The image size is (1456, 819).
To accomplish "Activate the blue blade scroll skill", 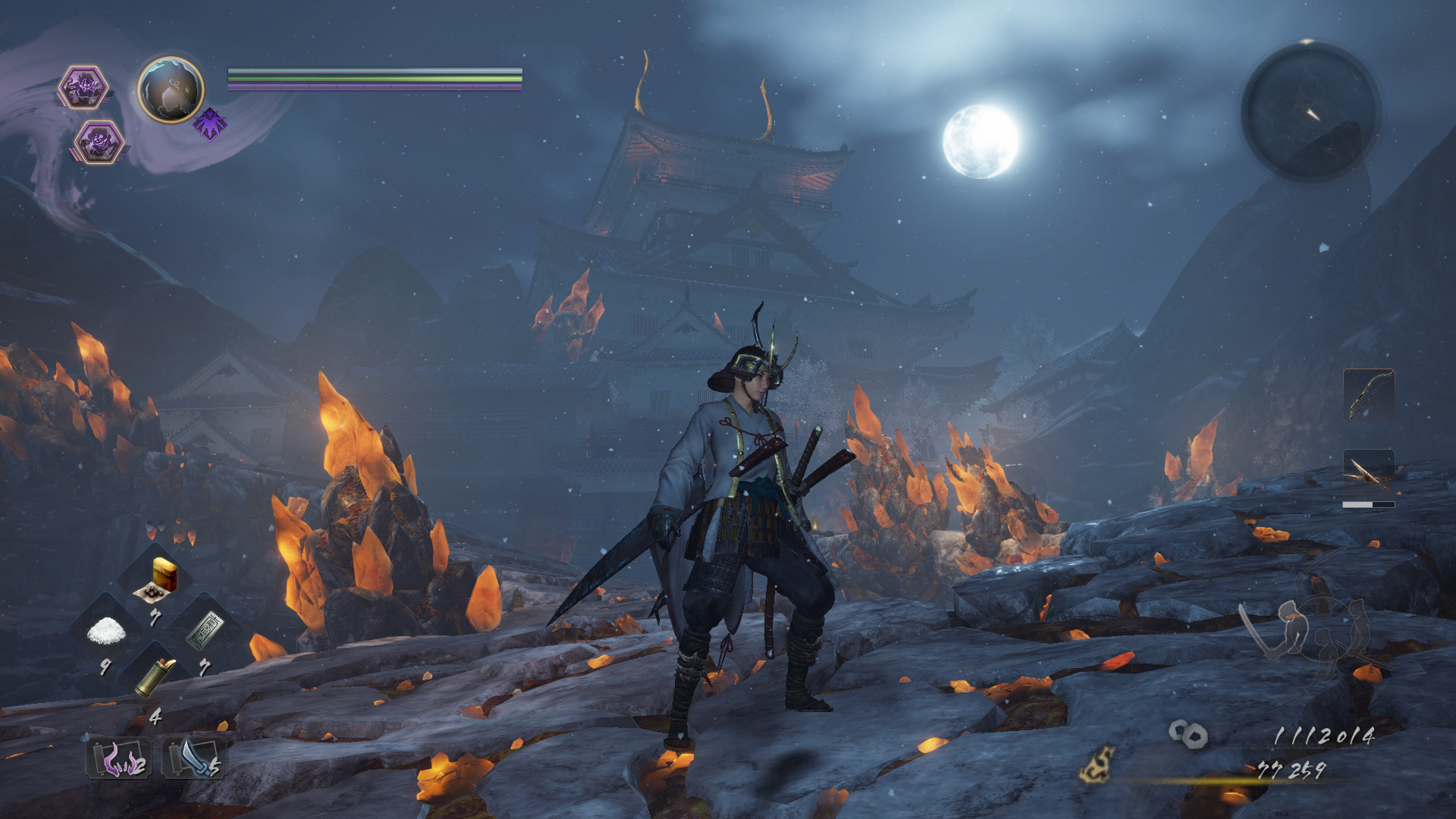I will [193, 758].
